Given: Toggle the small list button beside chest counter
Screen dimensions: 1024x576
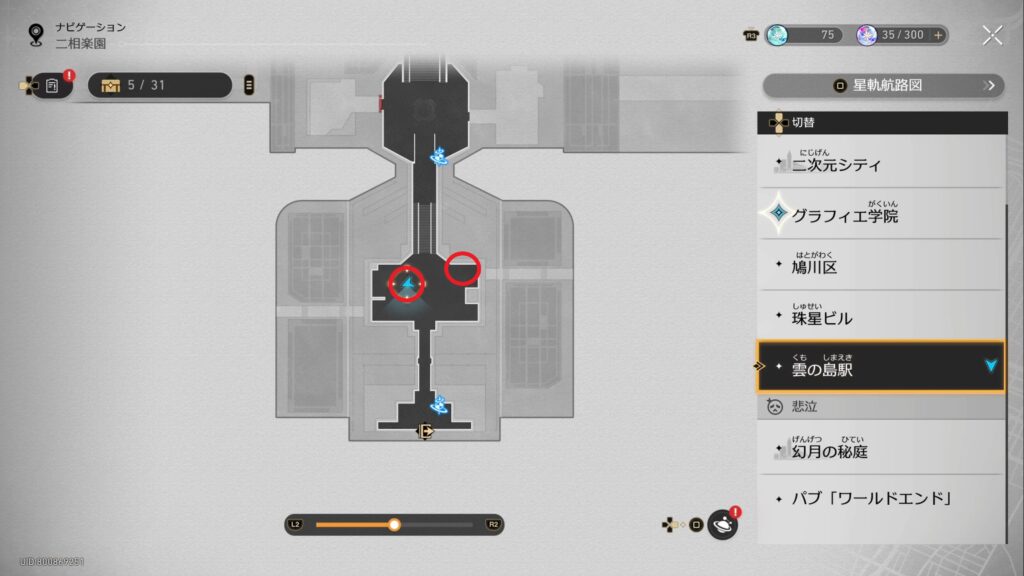Looking at the screenshot, I should 249,85.
